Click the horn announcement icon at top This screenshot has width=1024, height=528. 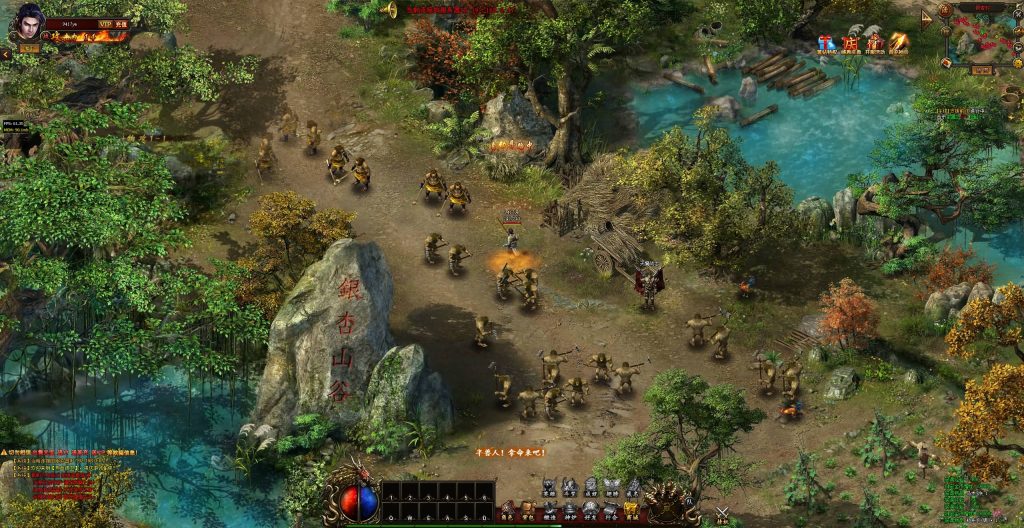pos(389,10)
